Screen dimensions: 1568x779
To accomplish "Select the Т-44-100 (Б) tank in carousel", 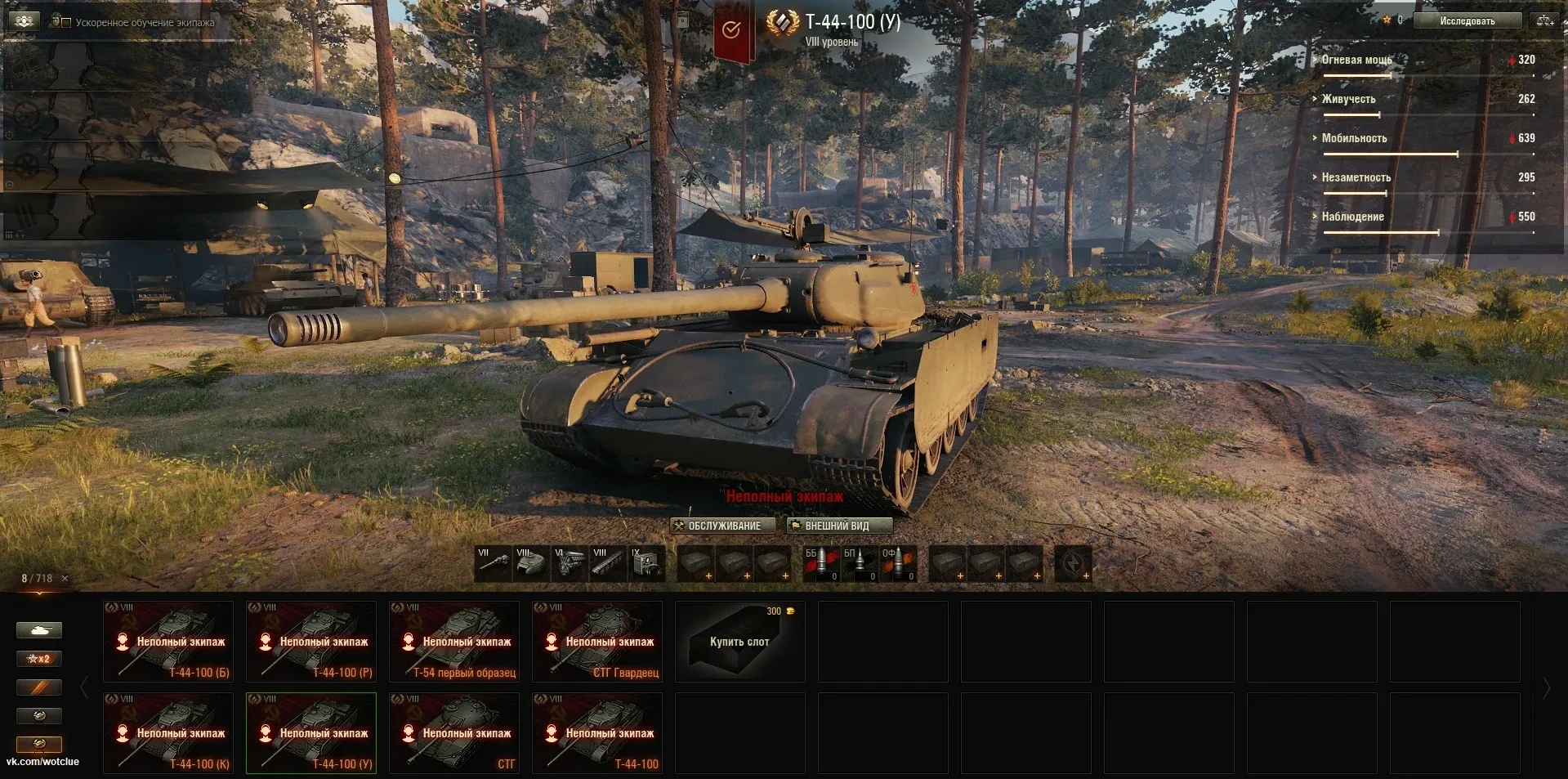I will pyautogui.click(x=168, y=642).
